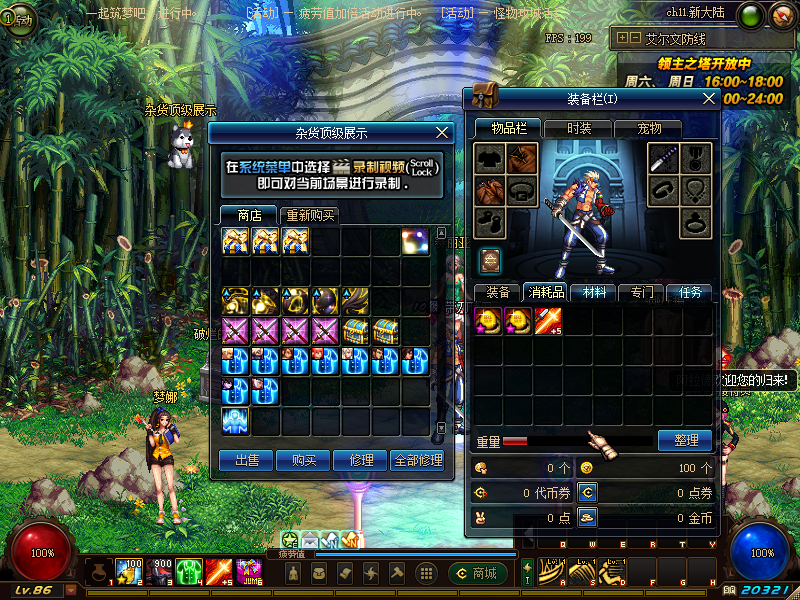Screen dimensions: 800x600
Task: Switch to the 重新购买 buyback tab
Action: (x=311, y=215)
